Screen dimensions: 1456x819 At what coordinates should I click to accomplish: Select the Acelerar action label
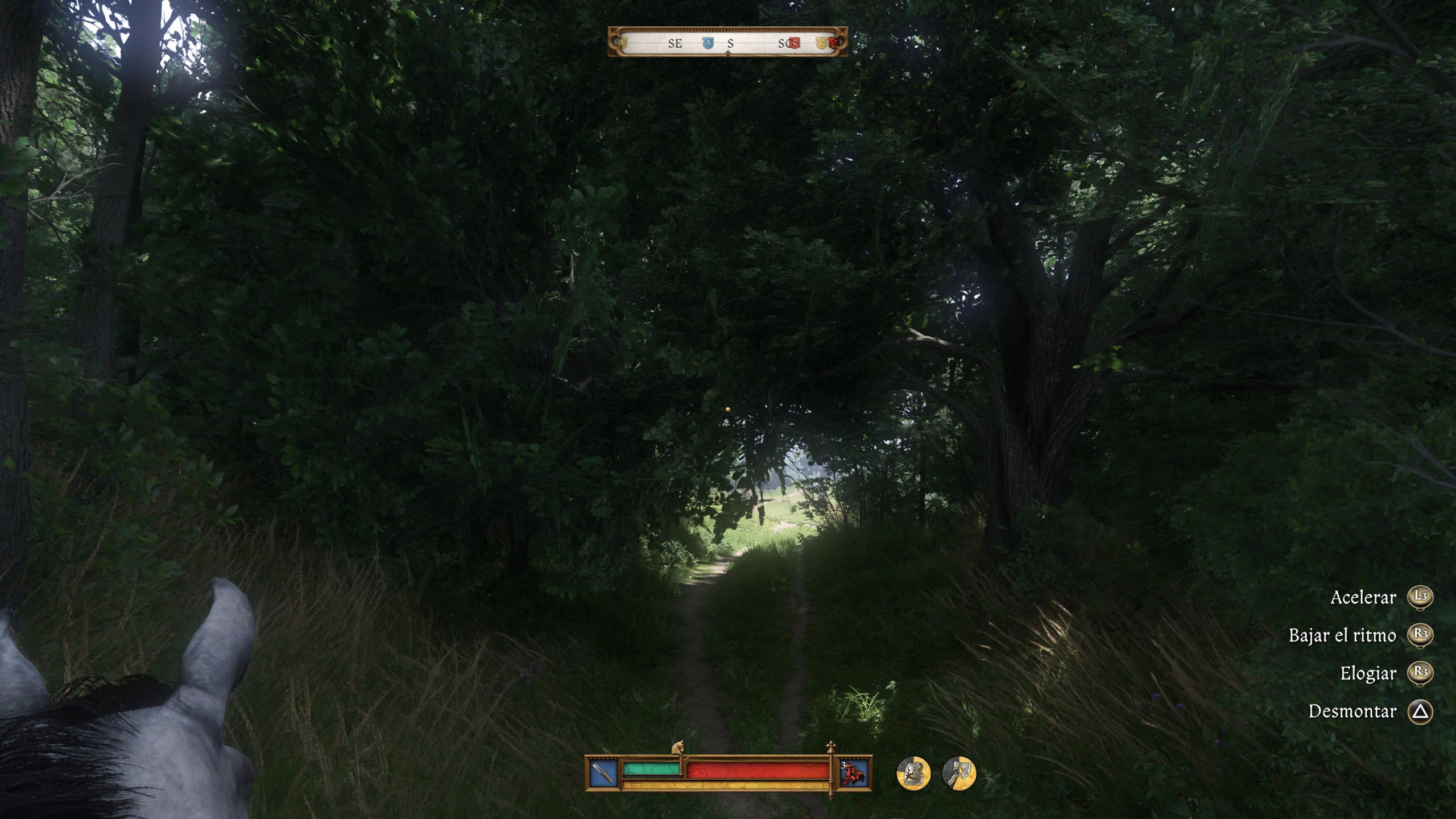click(x=1363, y=598)
